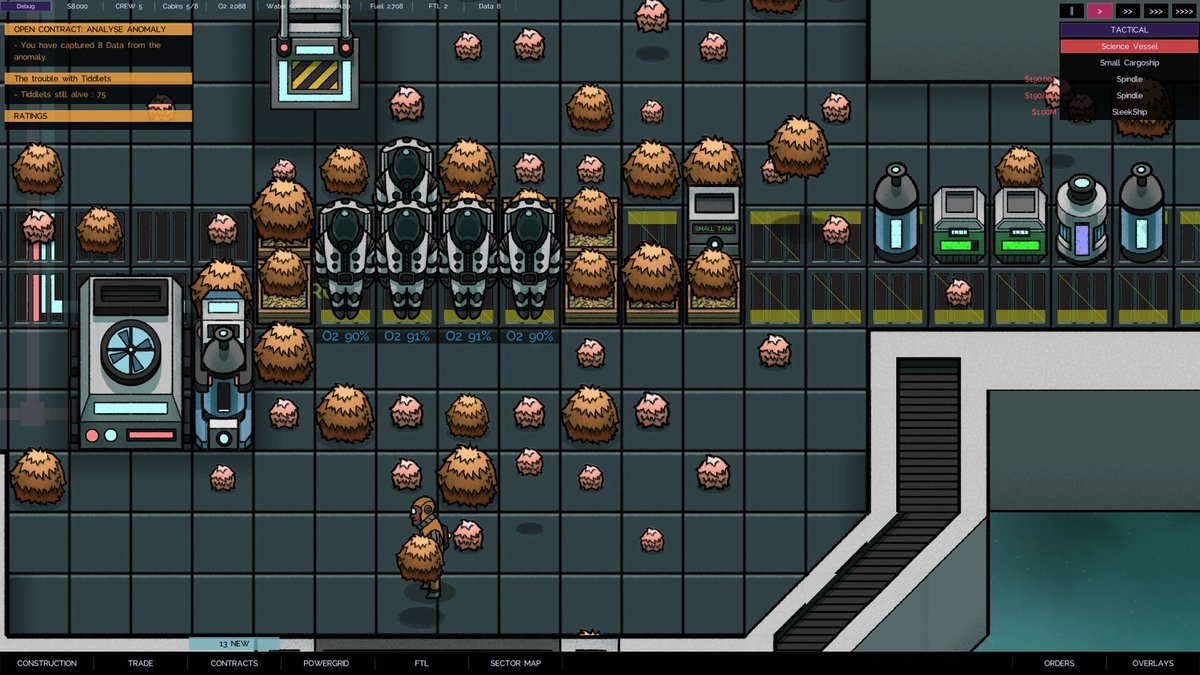Viewport: 1200px width, 675px height.
Task: Set game speed to double arrow
Action: 1126,11
